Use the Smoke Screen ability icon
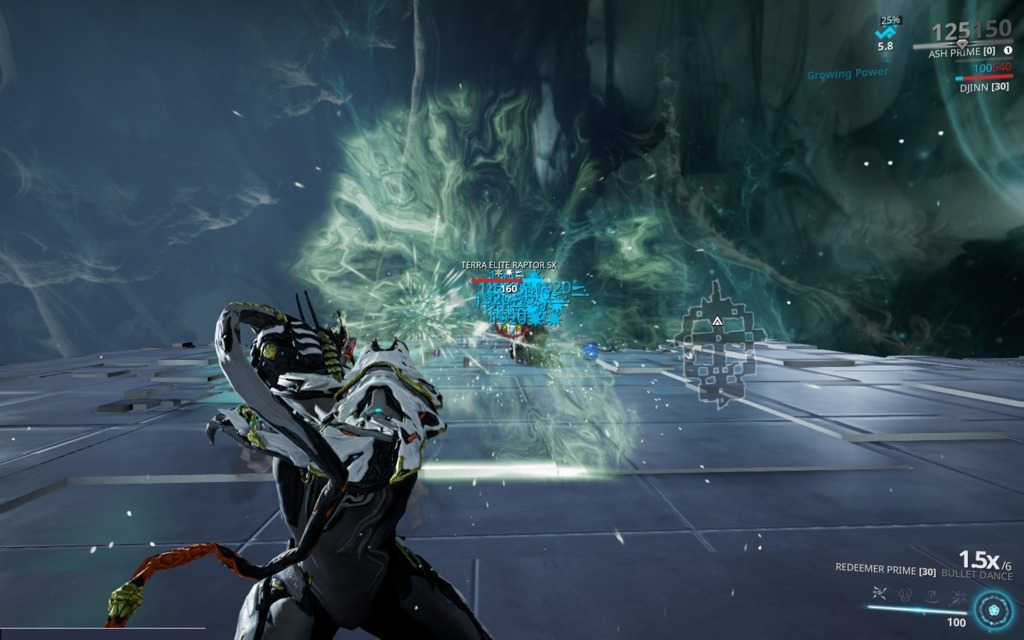 pyautogui.click(x=904, y=595)
